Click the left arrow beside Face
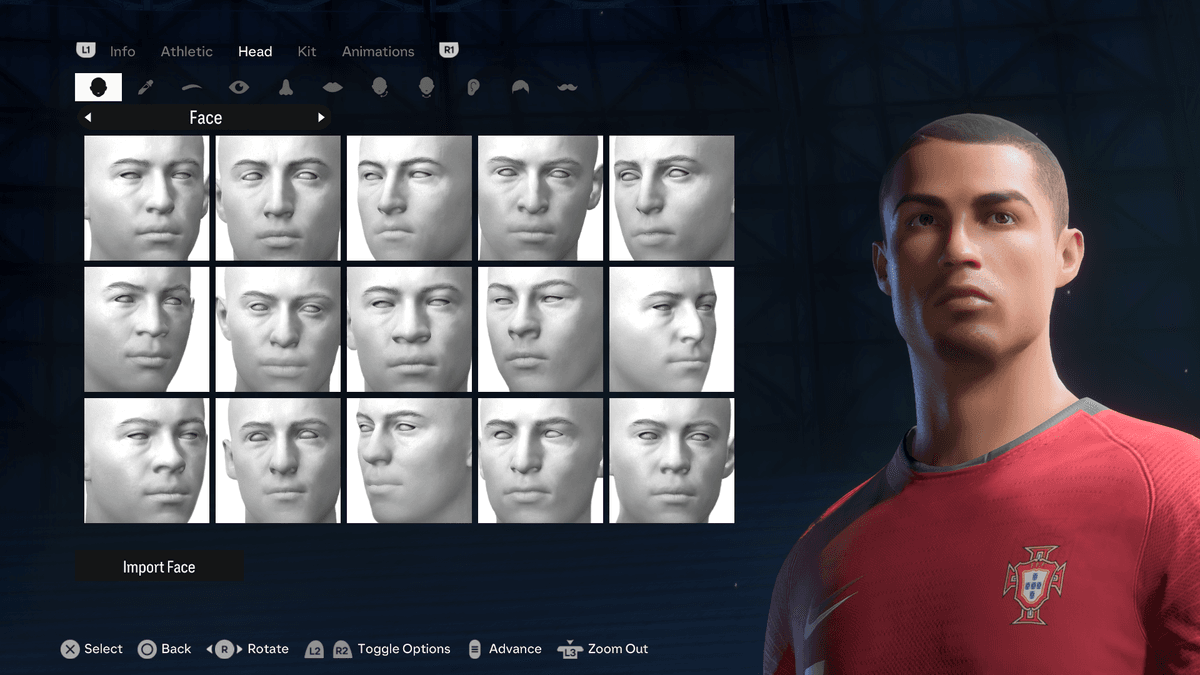Screen dimensions: 1200x675 click(x=88, y=118)
